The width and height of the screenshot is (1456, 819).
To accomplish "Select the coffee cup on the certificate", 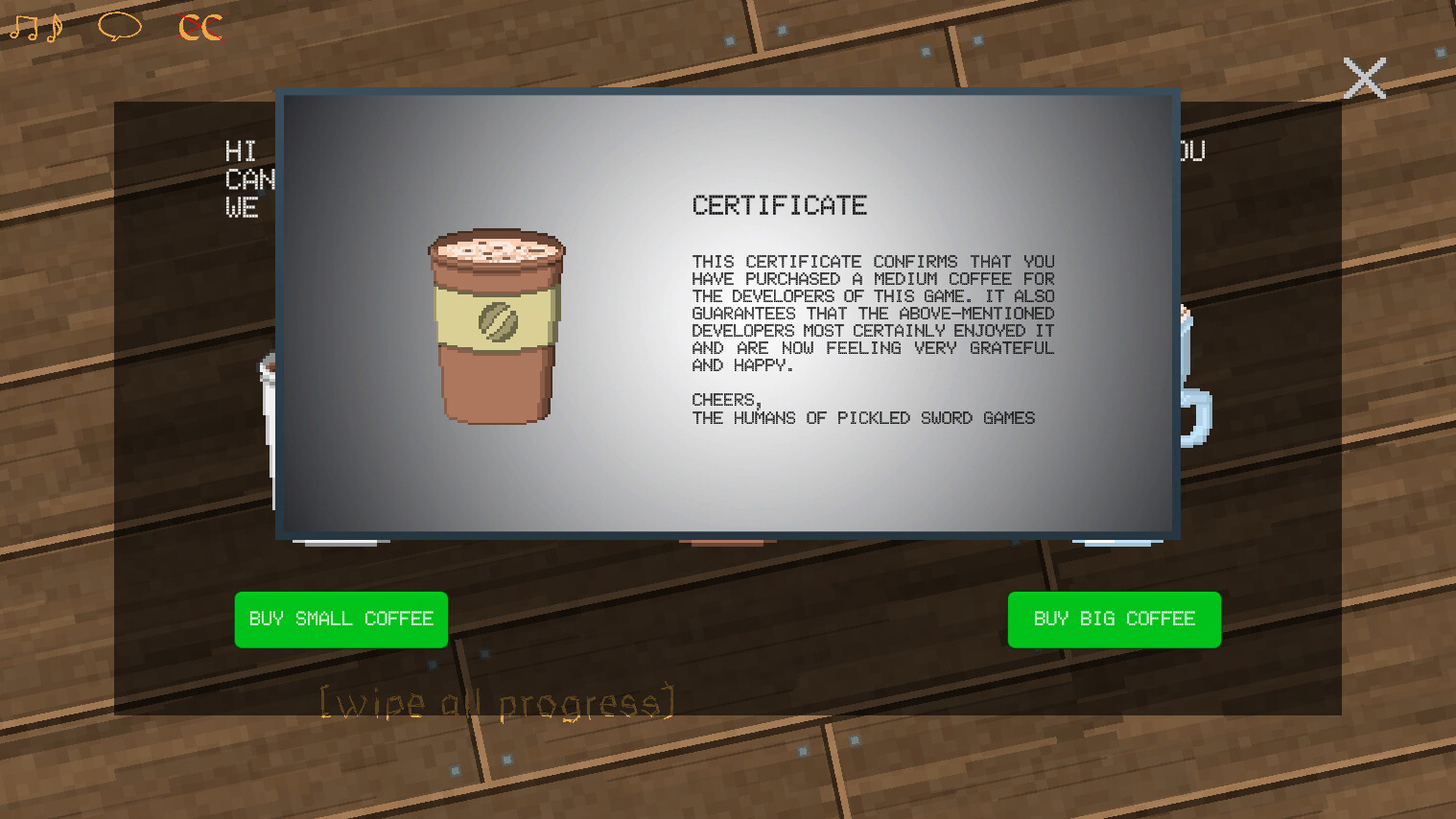I will [x=497, y=326].
